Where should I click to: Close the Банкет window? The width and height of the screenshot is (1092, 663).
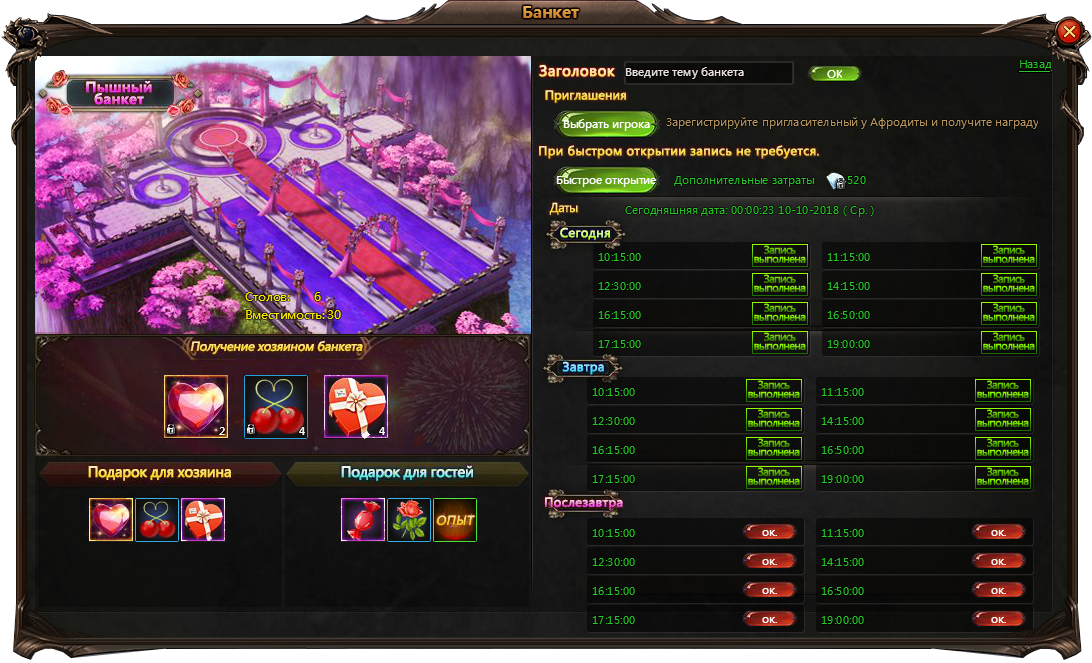[1067, 34]
